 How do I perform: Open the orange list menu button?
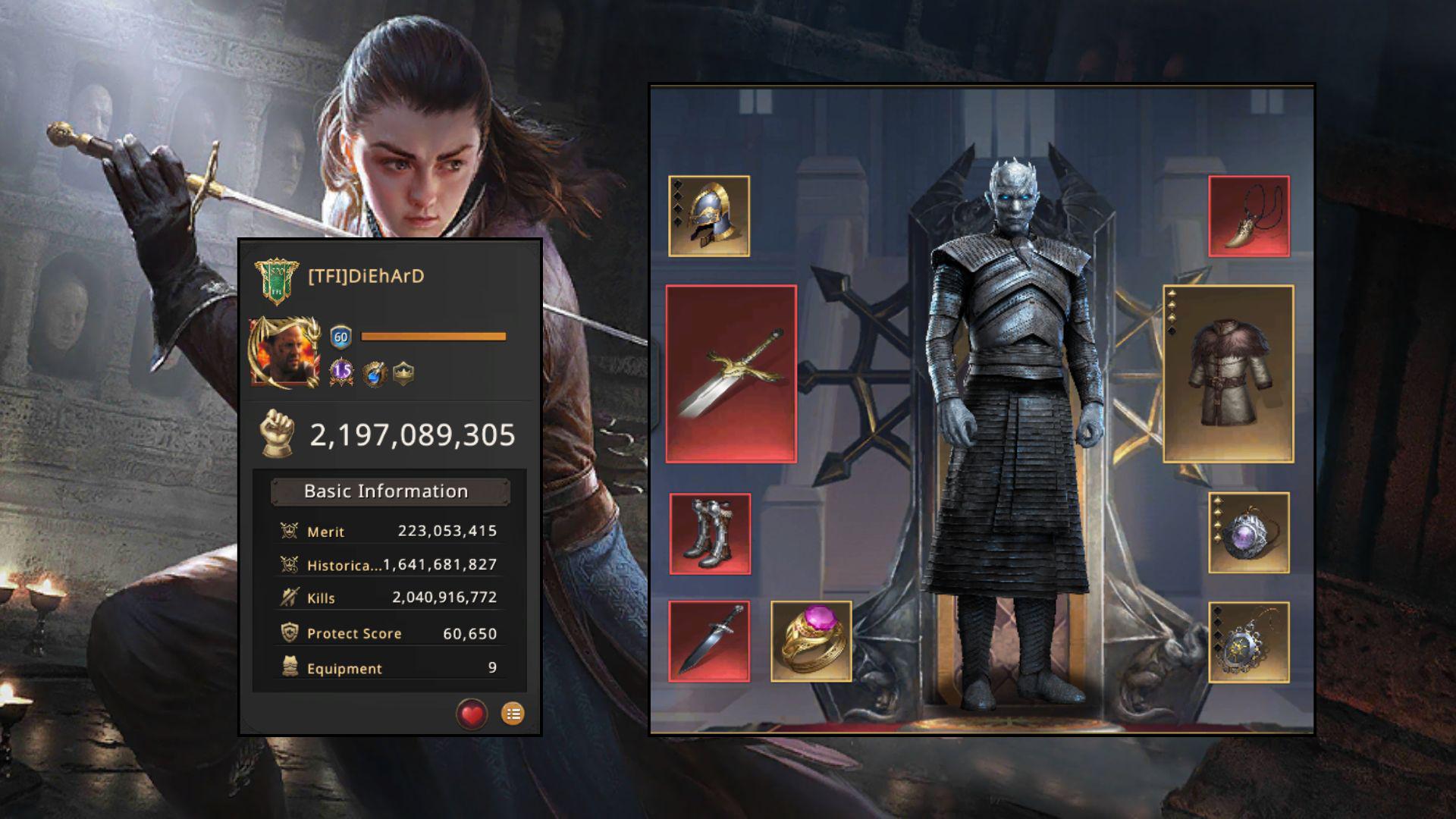(x=513, y=714)
